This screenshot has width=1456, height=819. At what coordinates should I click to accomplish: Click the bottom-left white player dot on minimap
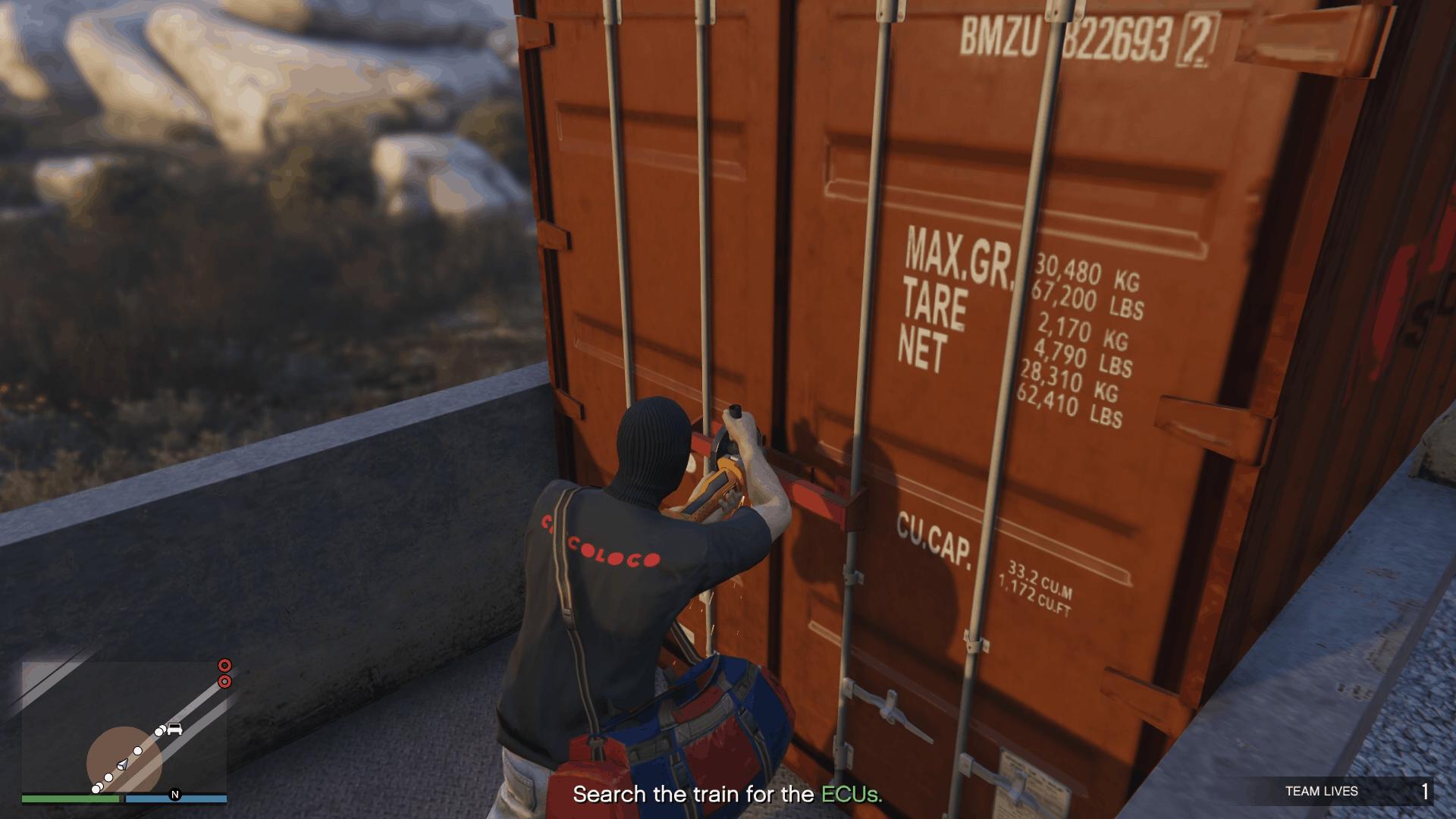click(x=96, y=789)
